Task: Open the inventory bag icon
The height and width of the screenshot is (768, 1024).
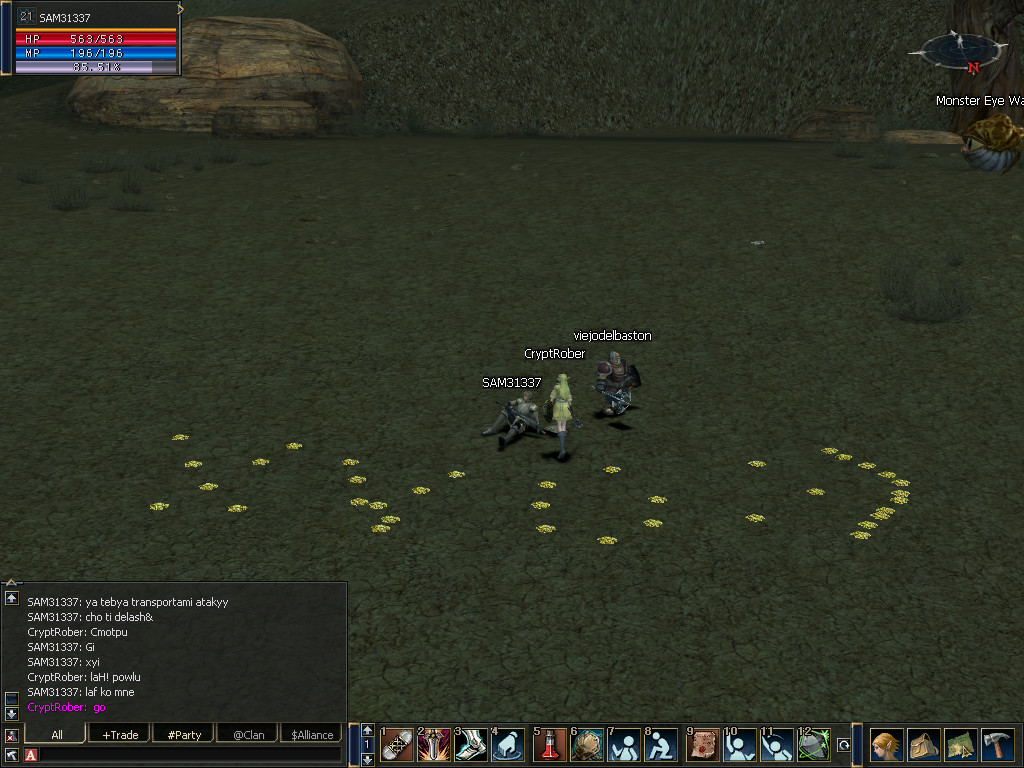Action: click(x=924, y=745)
